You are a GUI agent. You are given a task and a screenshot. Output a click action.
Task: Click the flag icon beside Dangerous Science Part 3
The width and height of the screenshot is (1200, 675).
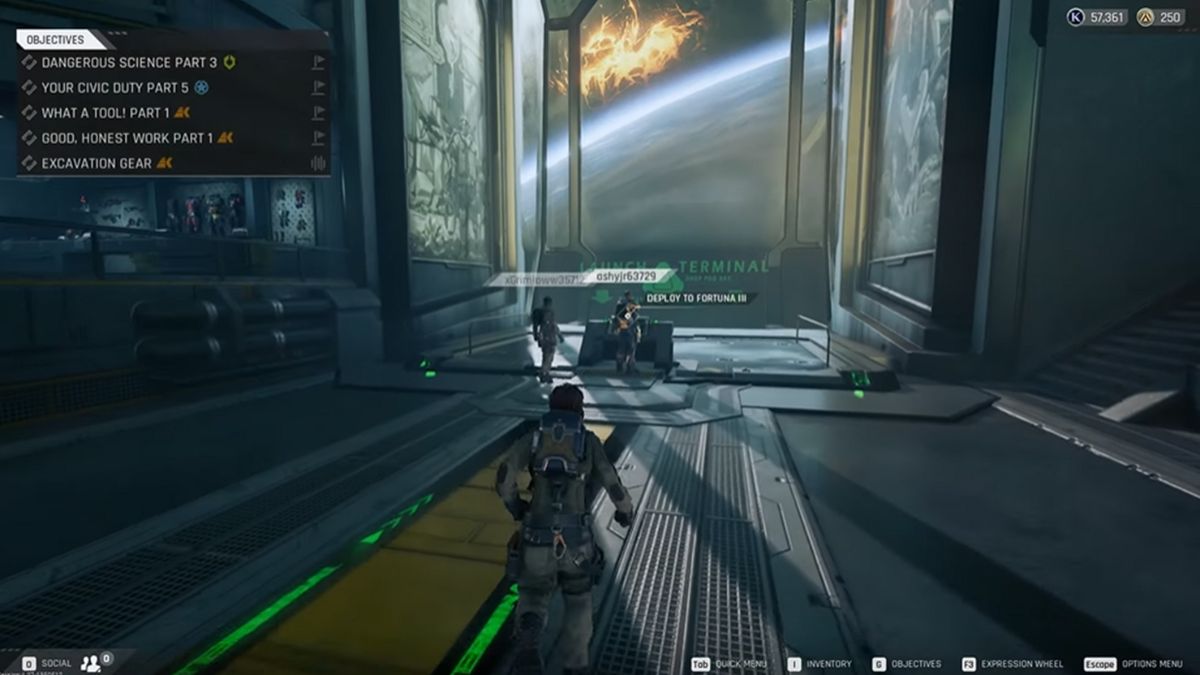pos(318,62)
